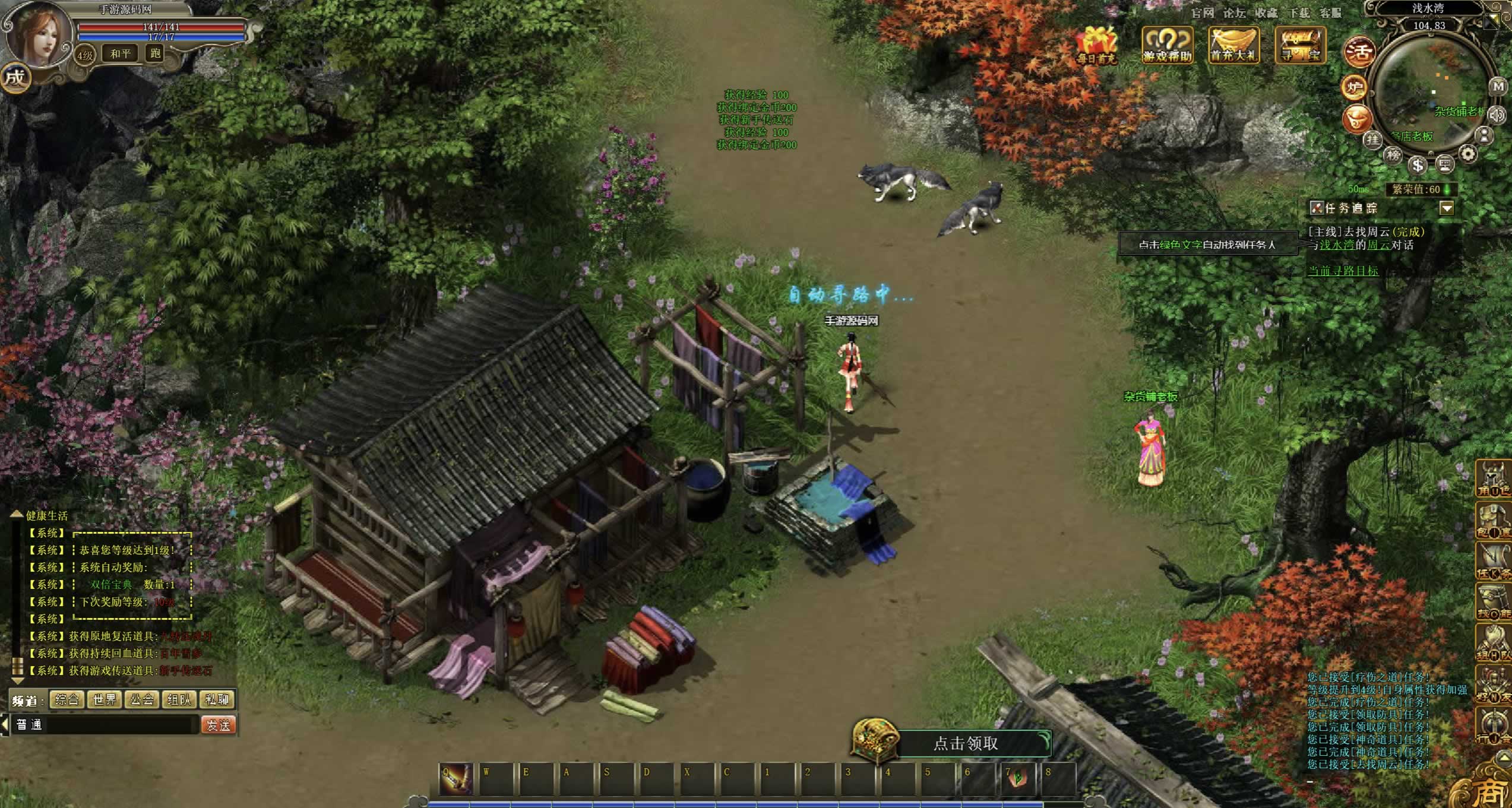The height and width of the screenshot is (808, 1512).
Task: Open the settings gear icon near minimap
Action: 1468,154
